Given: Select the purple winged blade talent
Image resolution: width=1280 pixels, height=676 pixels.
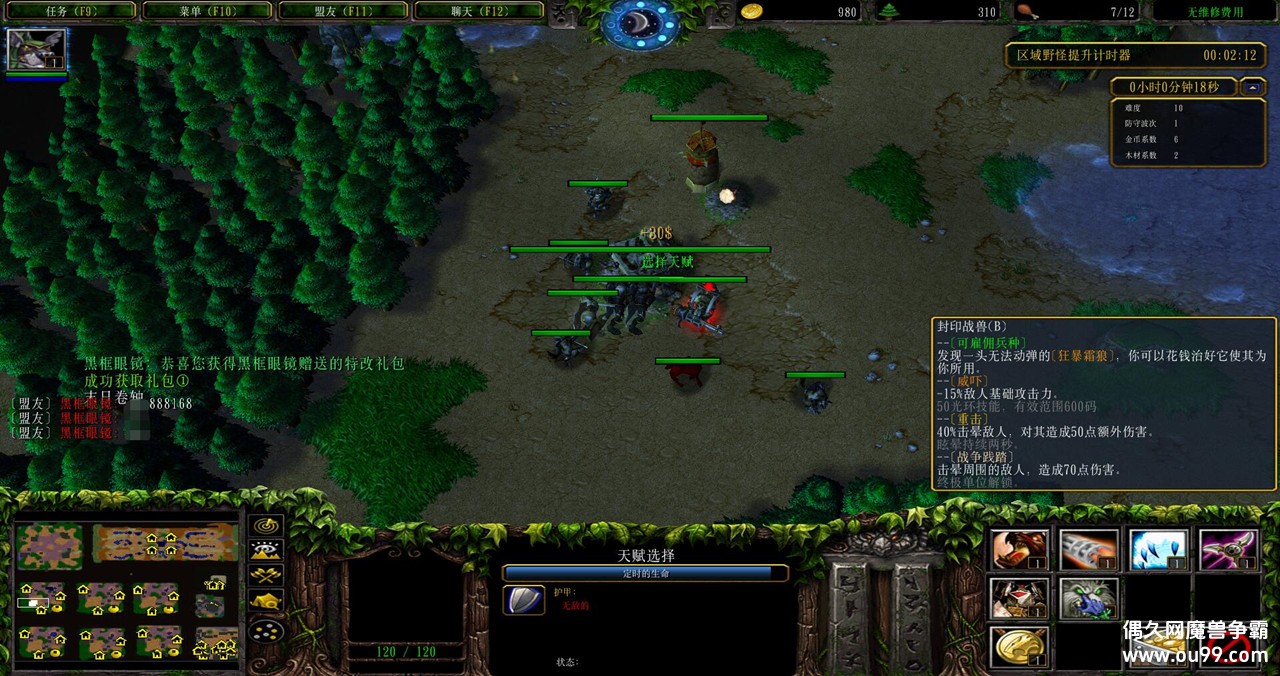Looking at the screenshot, I should pyautogui.click(x=1228, y=550).
